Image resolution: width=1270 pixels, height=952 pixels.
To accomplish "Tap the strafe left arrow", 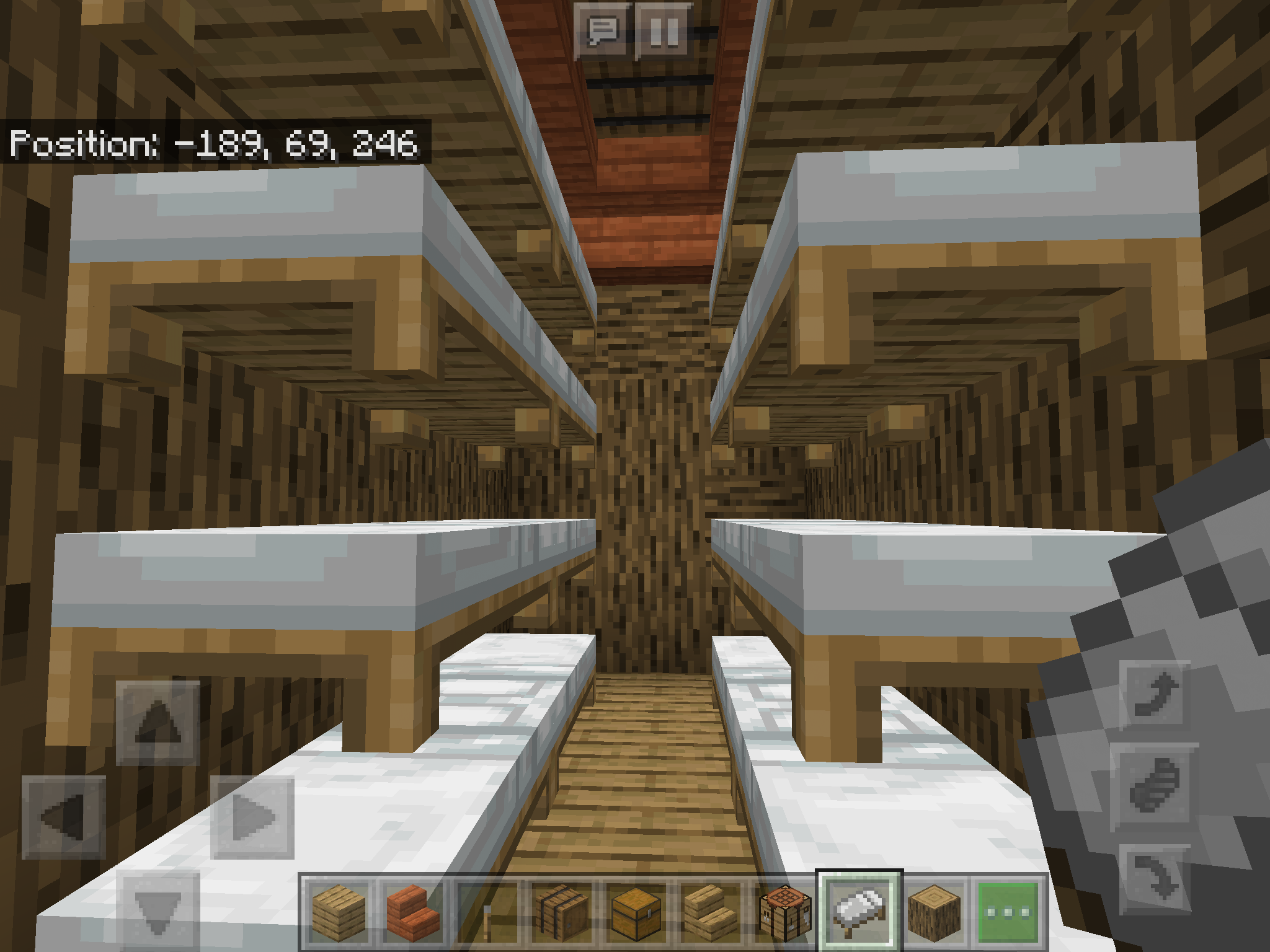I will (63, 818).
